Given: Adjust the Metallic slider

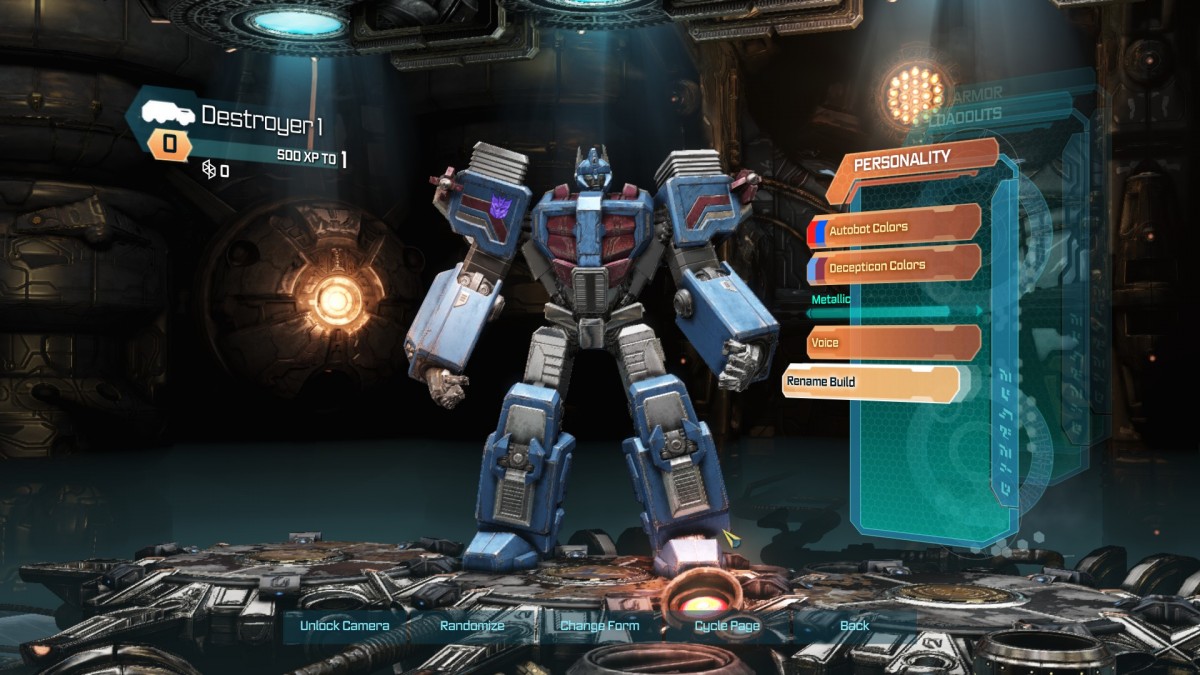Looking at the screenshot, I should coord(895,312).
